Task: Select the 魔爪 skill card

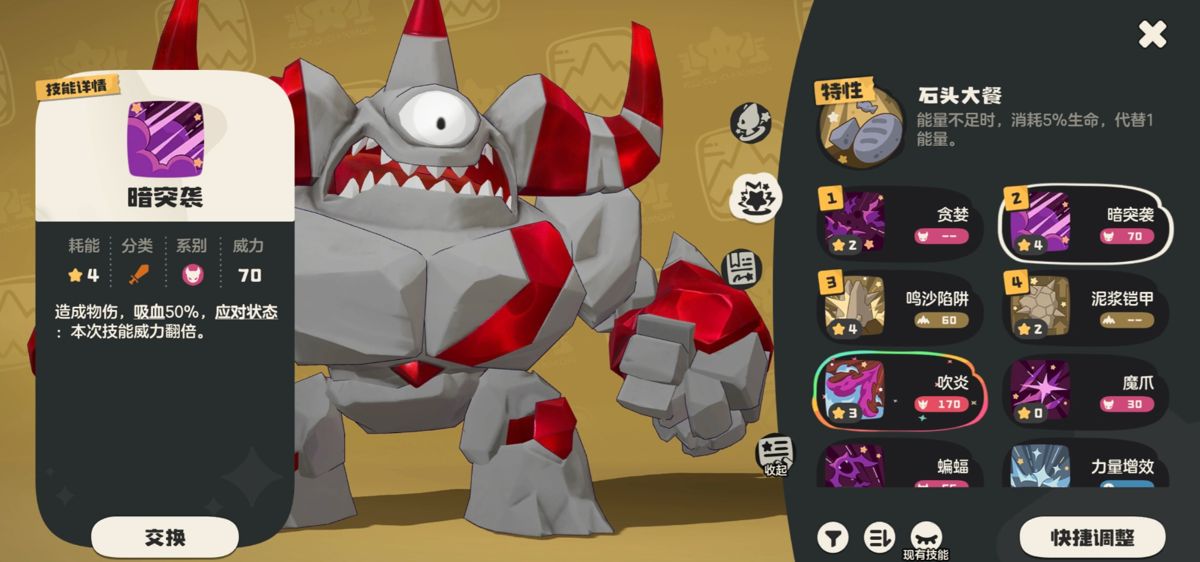Action: (1086, 391)
